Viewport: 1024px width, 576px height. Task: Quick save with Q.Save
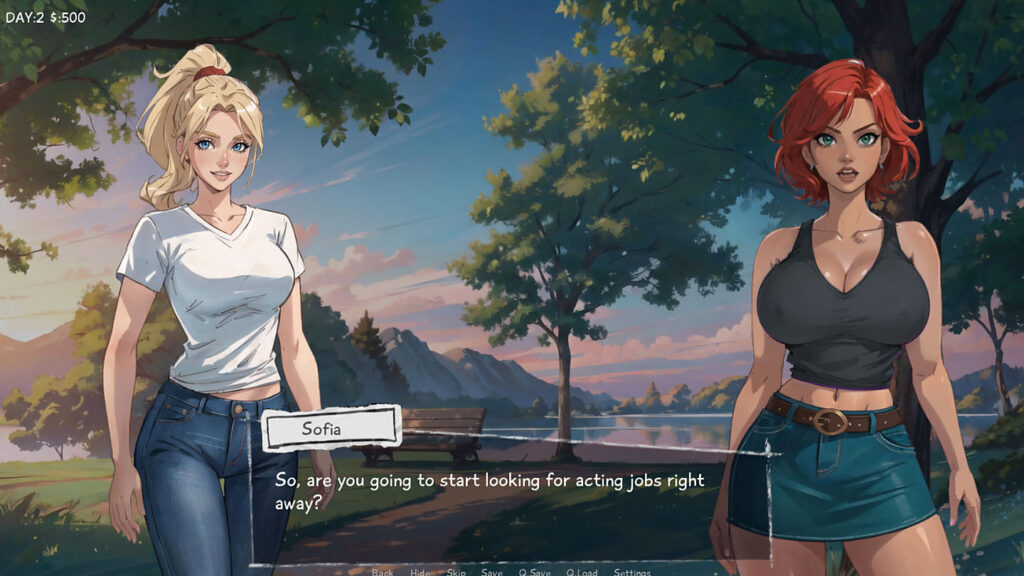pos(535,572)
